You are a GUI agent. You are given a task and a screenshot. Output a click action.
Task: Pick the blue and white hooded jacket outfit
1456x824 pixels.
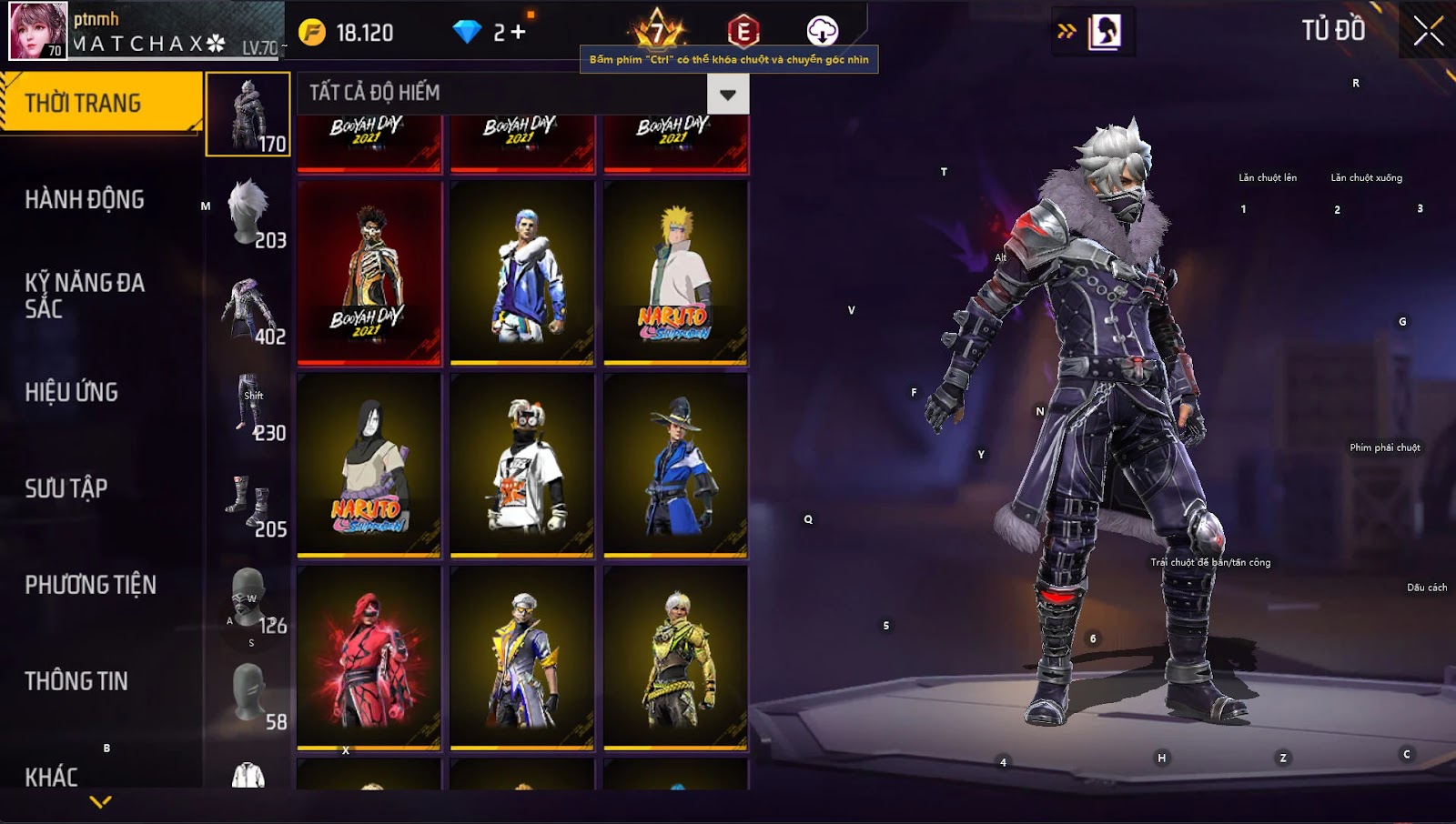click(522, 273)
